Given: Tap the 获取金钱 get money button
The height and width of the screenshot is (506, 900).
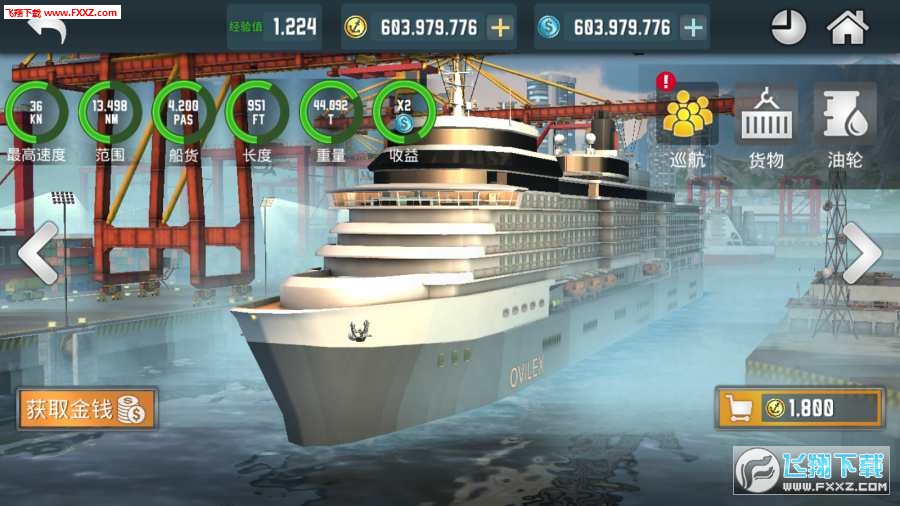Looking at the screenshot, I should pos(87,409).
